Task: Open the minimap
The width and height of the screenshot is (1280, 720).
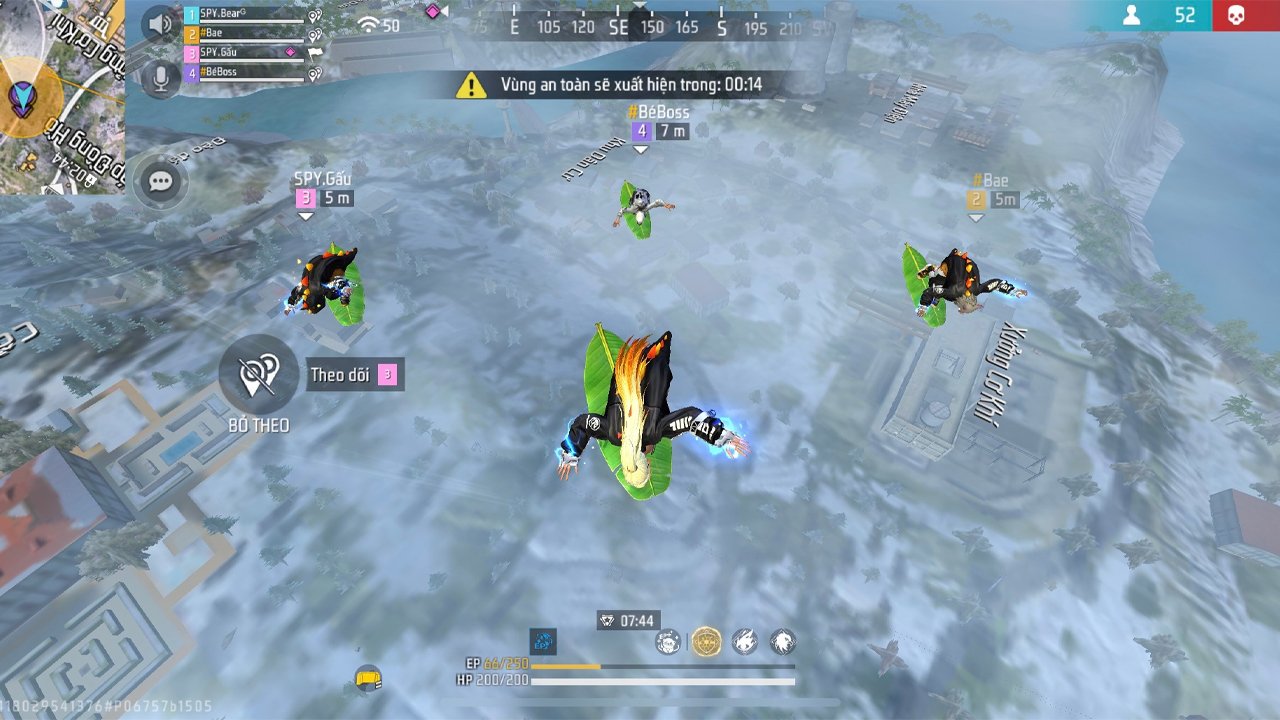Action: 60,95
